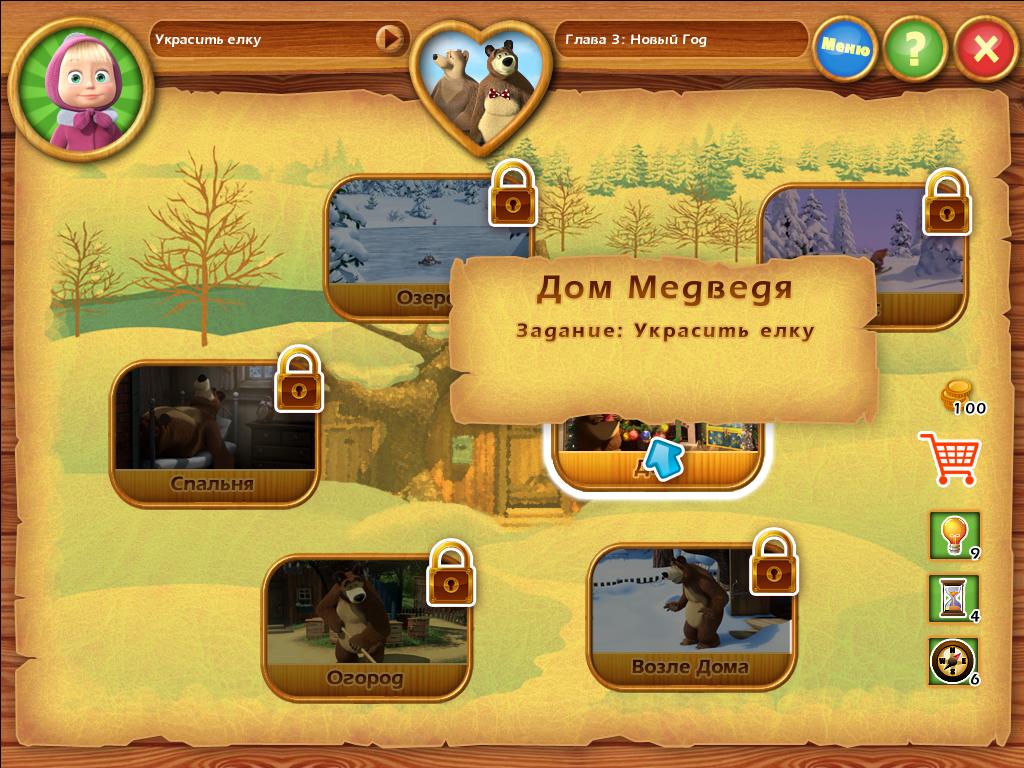Viewport: 1024px width, 768px height.
Task: Click the green question mark help button
Action: click(914, 47)
